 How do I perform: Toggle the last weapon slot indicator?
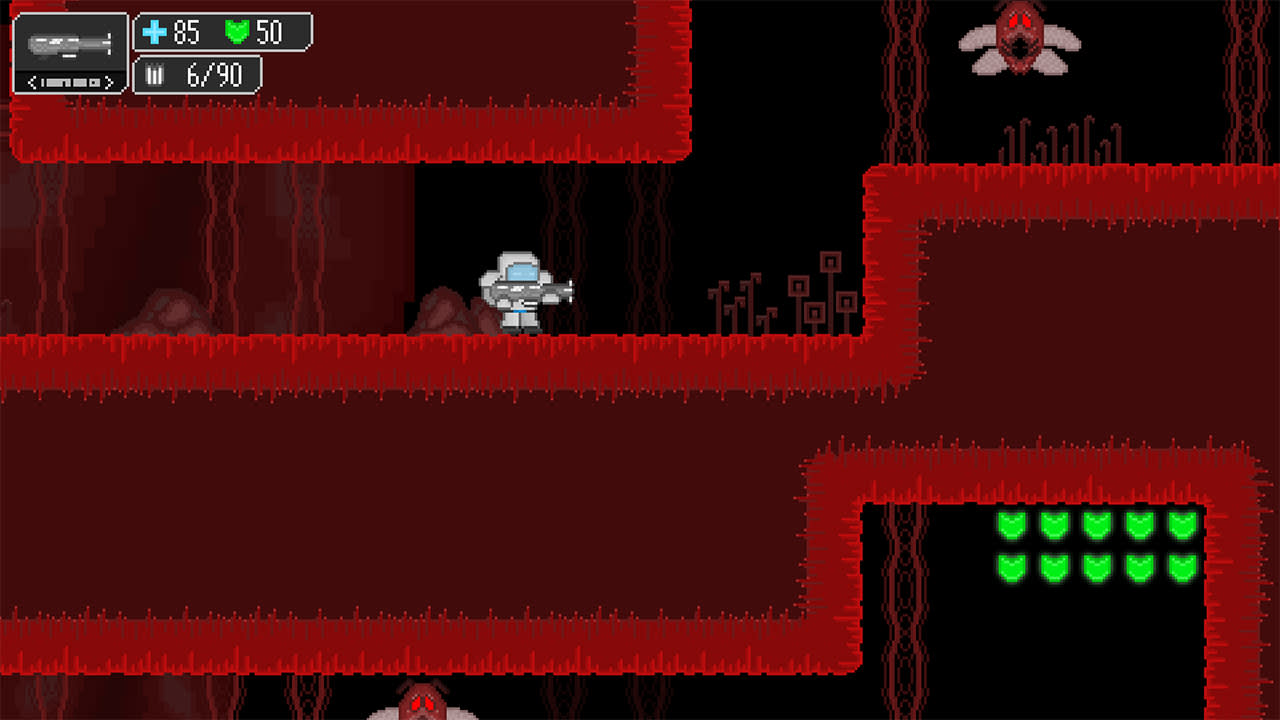(96, 81)
